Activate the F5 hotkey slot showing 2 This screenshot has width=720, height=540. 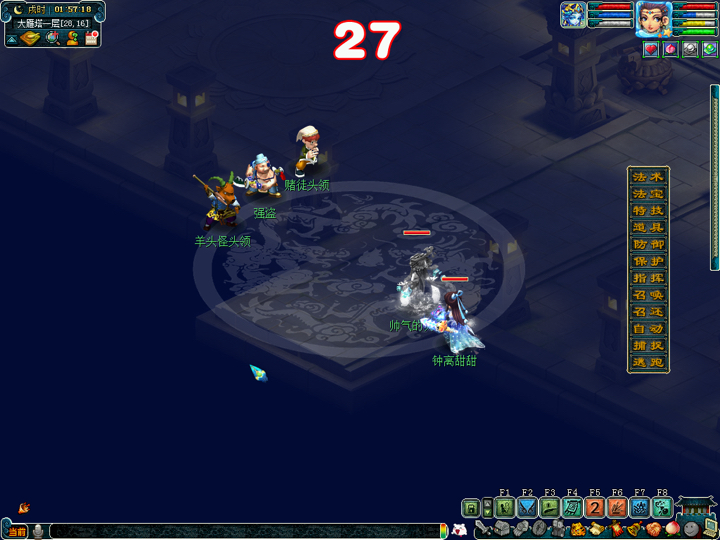(594, 507)
